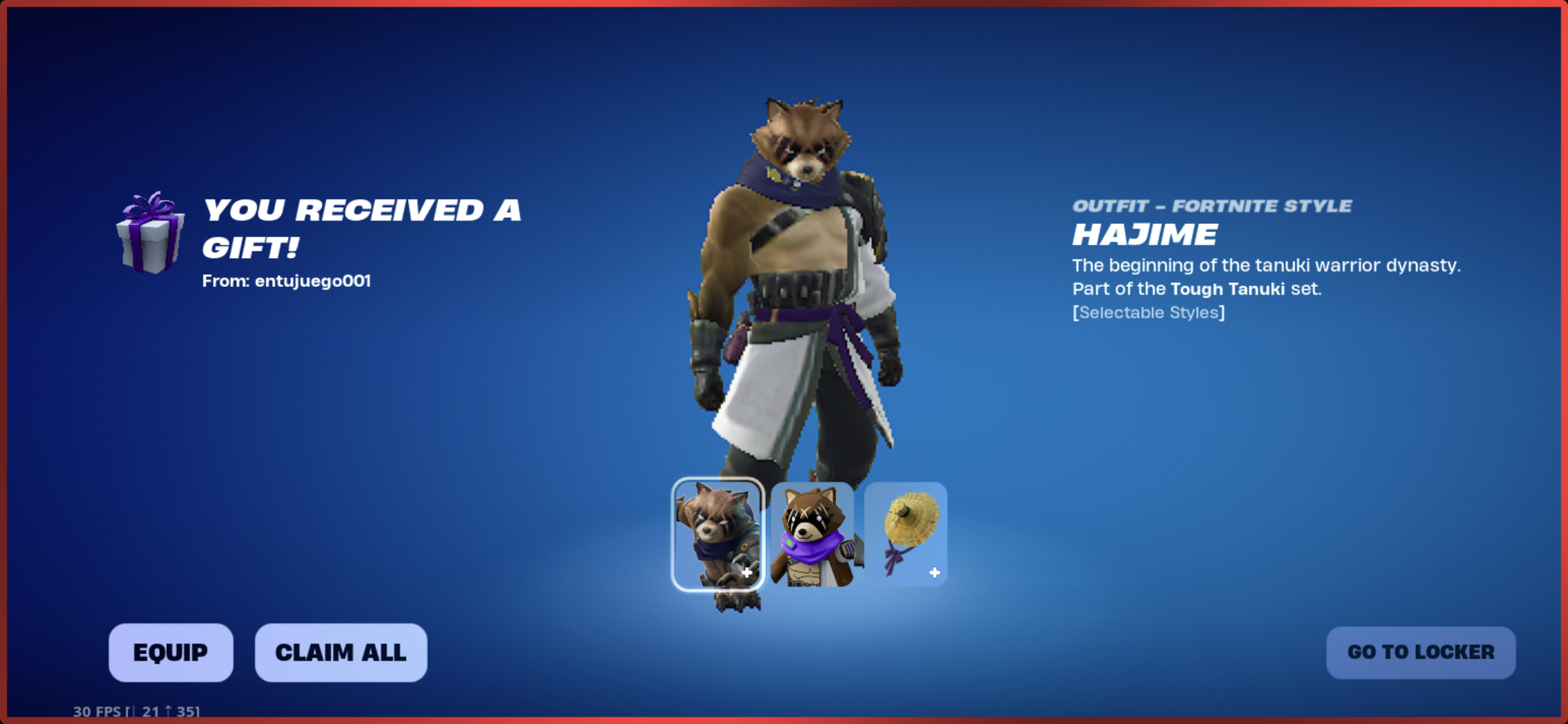The height and width of the screenshot is (724, 1568).
Task: Claim all gifted items
Action: pyautogui.click(x=340, y=652)
